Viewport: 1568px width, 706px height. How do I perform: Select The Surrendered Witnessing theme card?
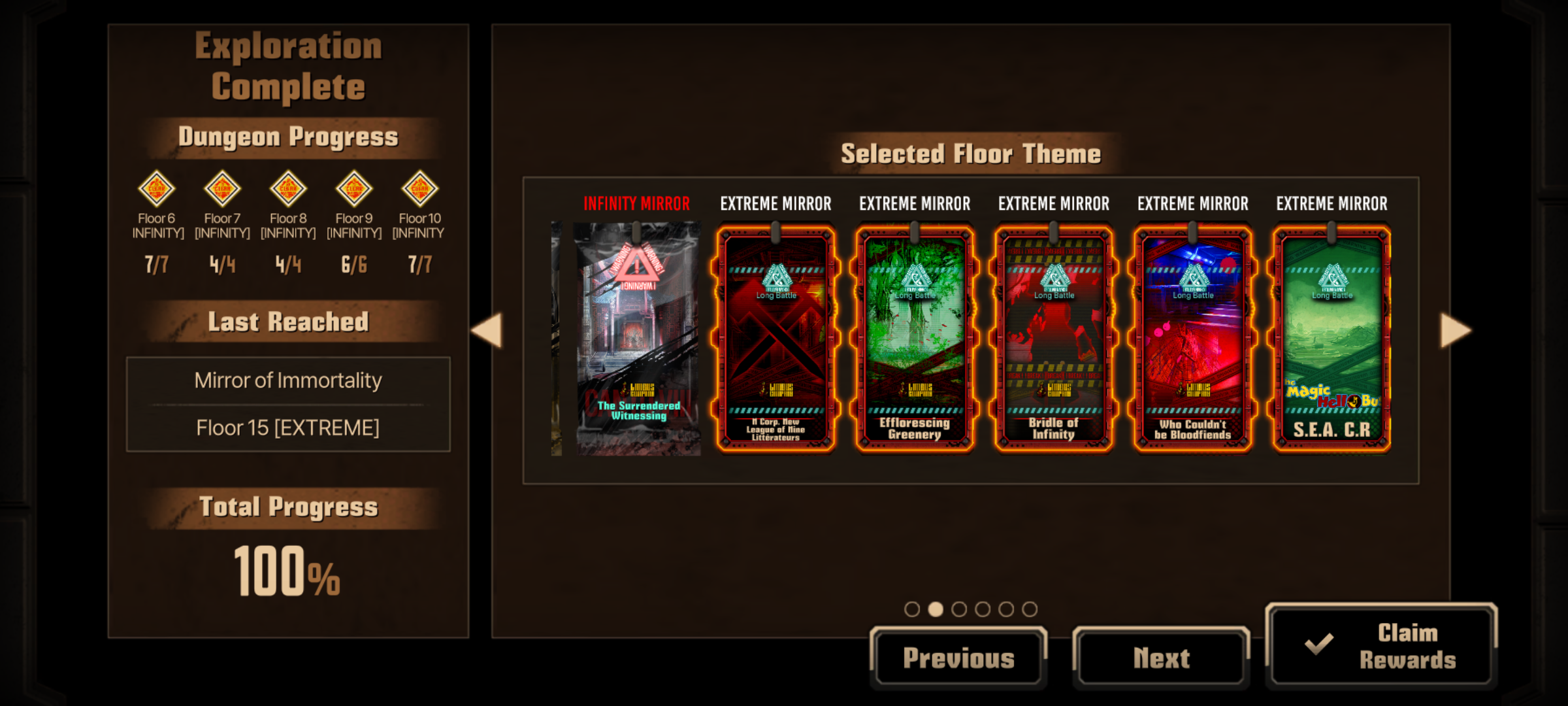click(638, 339)
